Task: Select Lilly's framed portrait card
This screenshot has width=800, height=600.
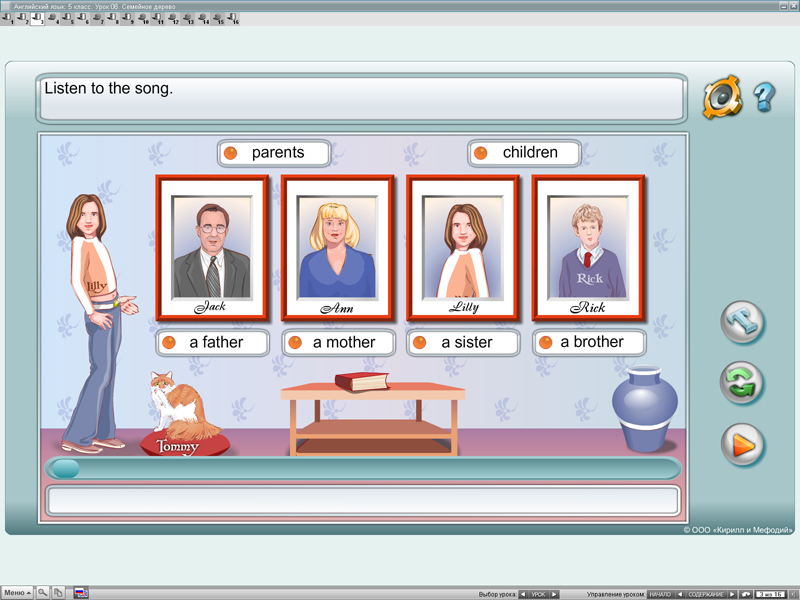Action: [x=462, y=248]
